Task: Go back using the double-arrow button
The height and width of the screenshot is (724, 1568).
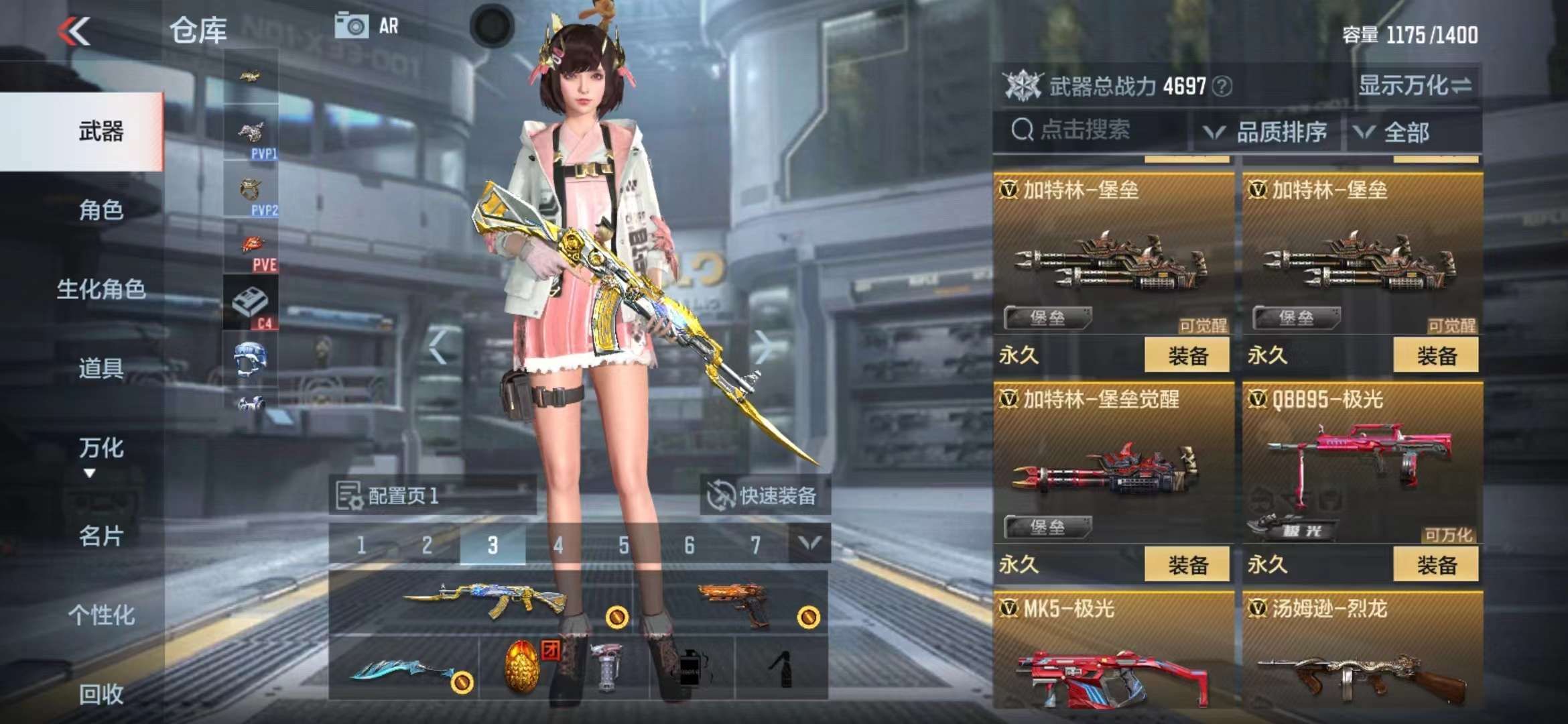Action: tap(74, 31)
